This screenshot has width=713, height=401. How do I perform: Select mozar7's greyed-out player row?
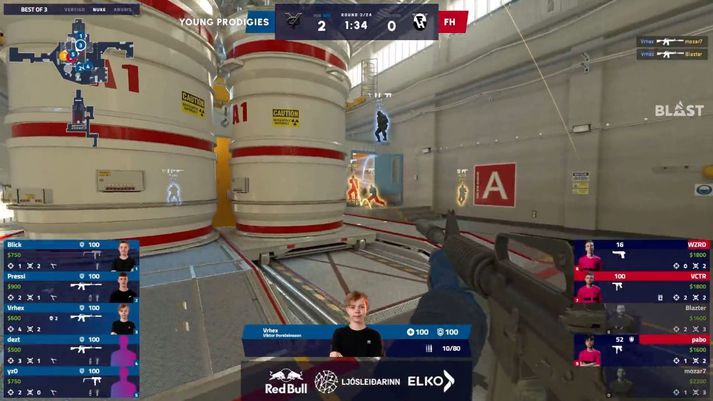click(641, 381)
